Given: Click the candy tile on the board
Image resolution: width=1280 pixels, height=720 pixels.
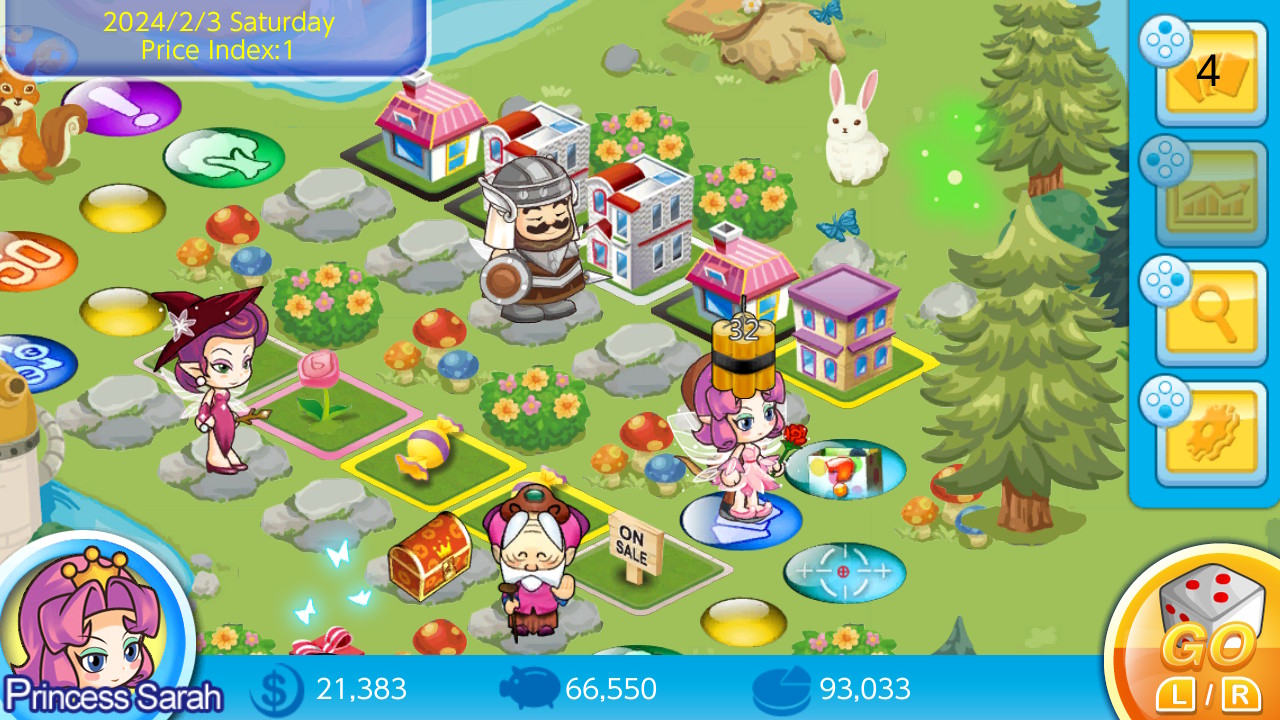Looking at the screenshot, I should tap(430, 449).
